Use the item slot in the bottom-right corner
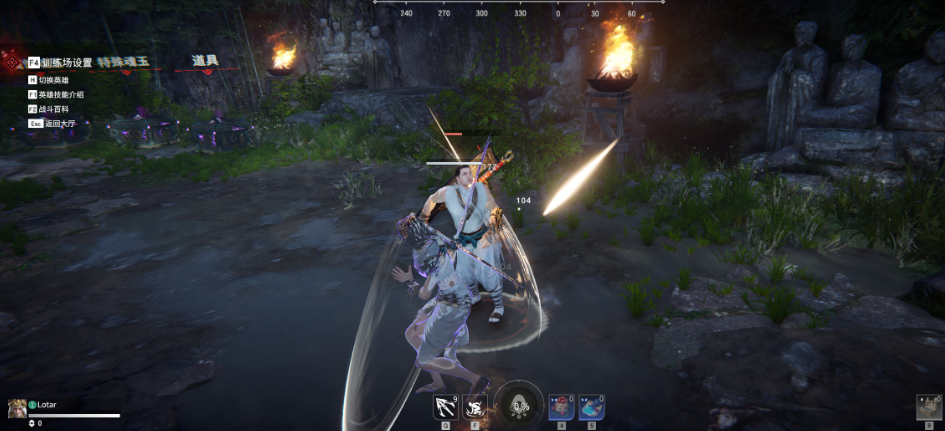Screen dimensions: 945x431 929,407
